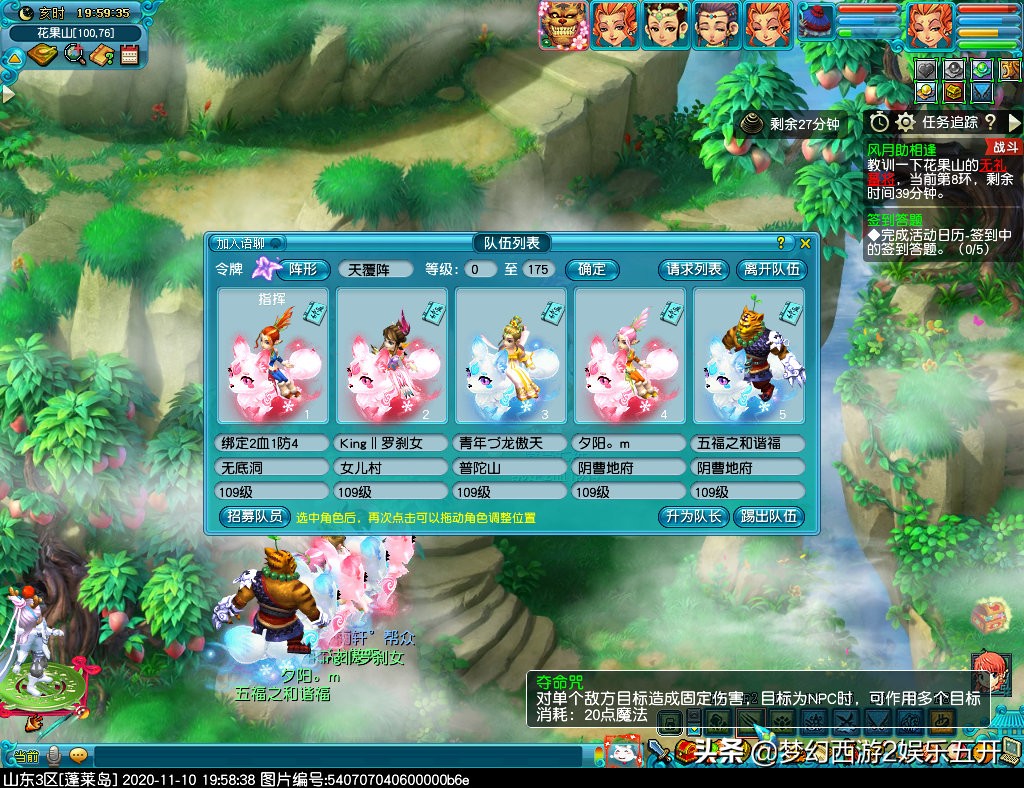Leave the team via 离开队伍
Viewport: 1024px width, 788px height.
click(772, 269)
